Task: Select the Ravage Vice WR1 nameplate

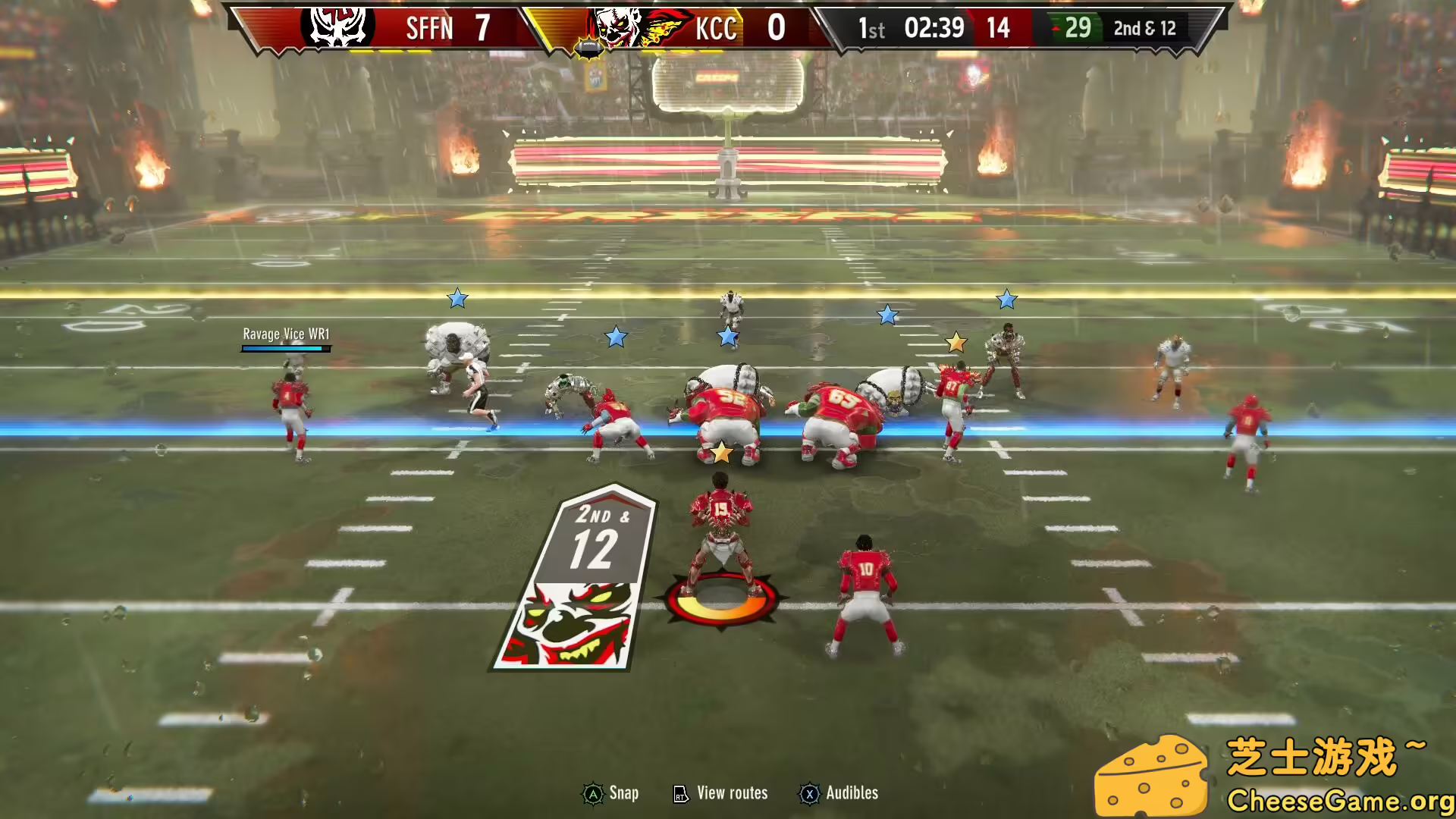Action: (x=286, y=334)
